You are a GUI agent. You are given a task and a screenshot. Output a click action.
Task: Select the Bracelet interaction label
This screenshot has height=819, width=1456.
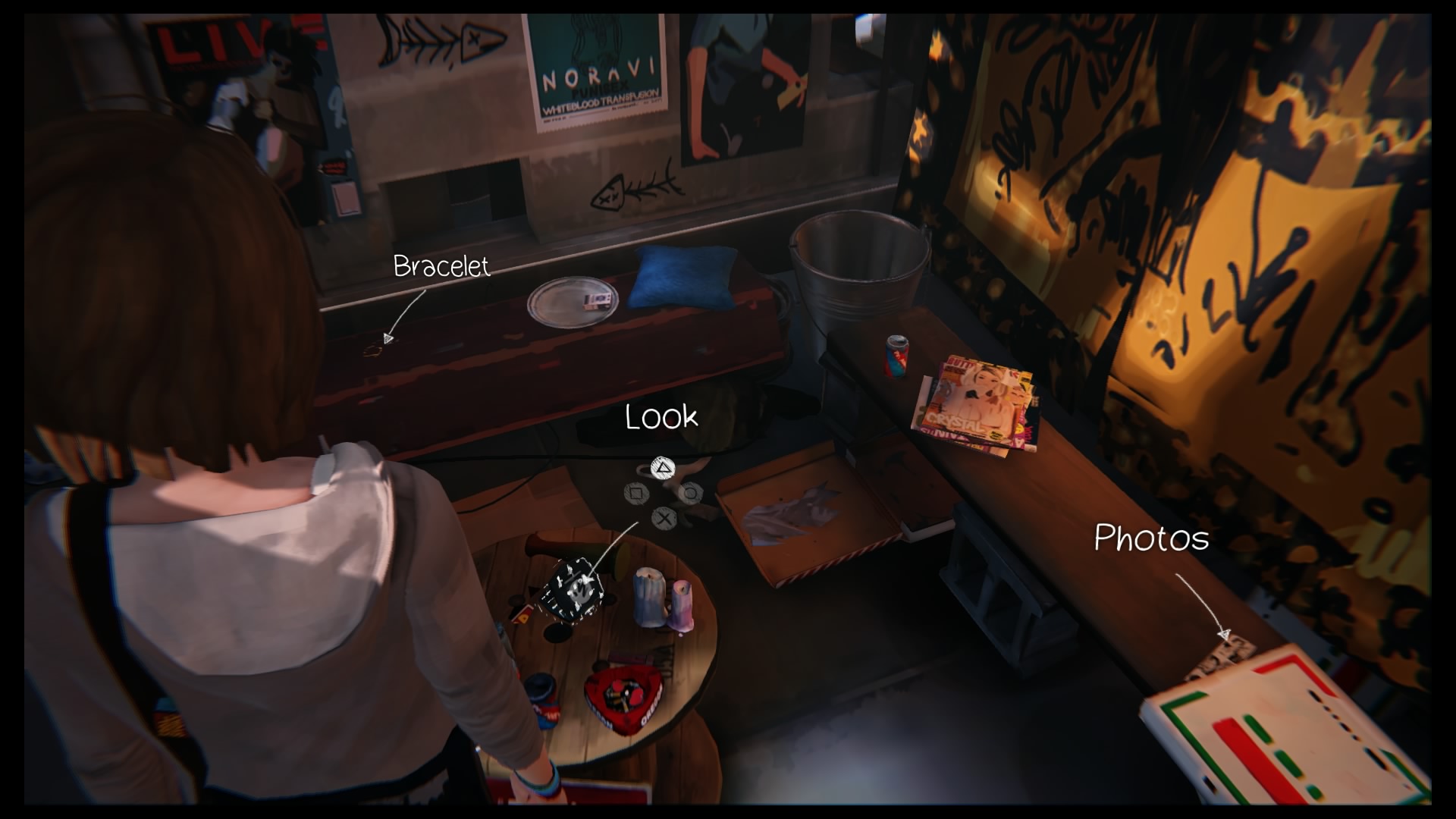441,266
